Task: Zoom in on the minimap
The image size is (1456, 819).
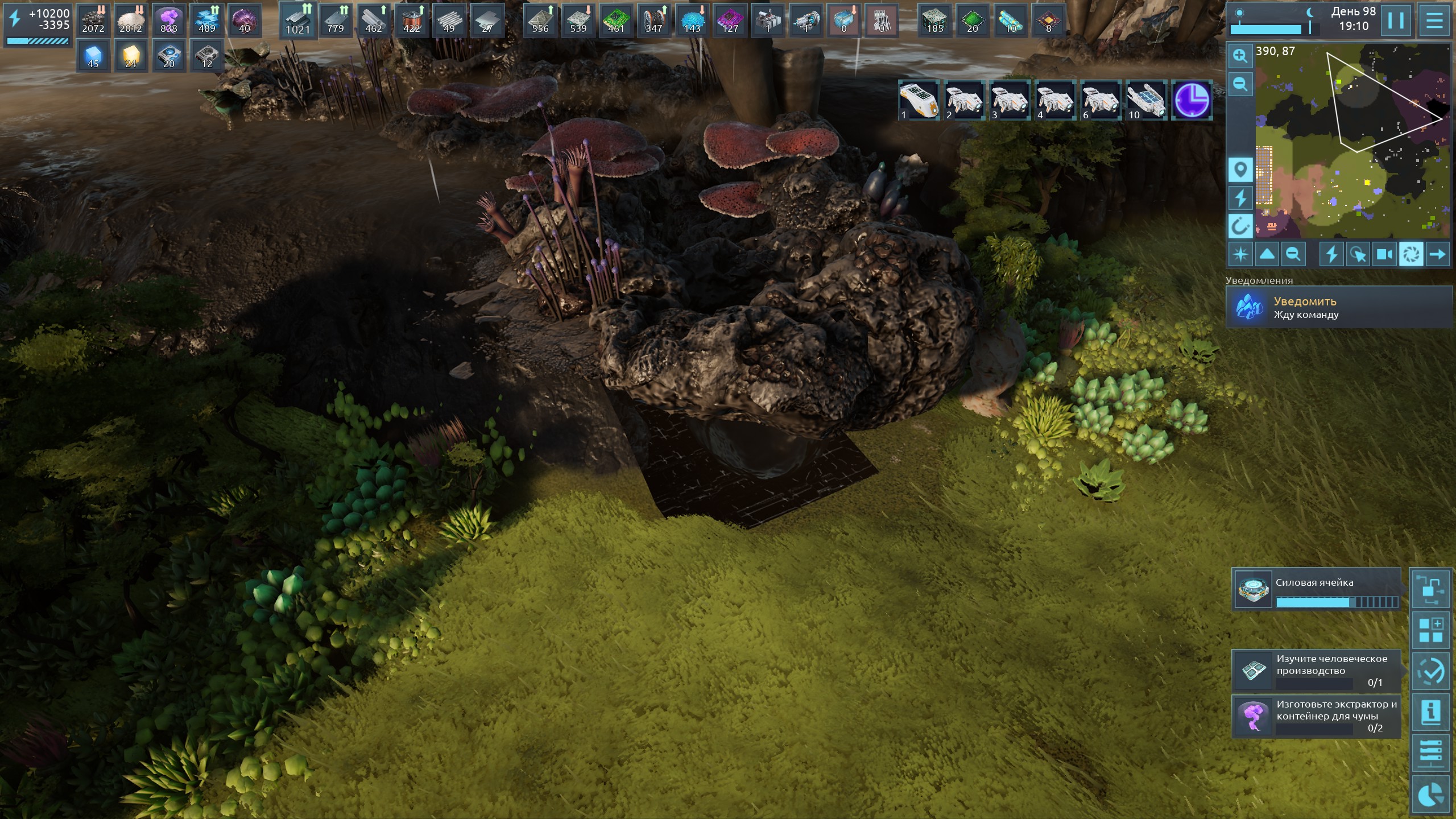Action: [1240, 56]
